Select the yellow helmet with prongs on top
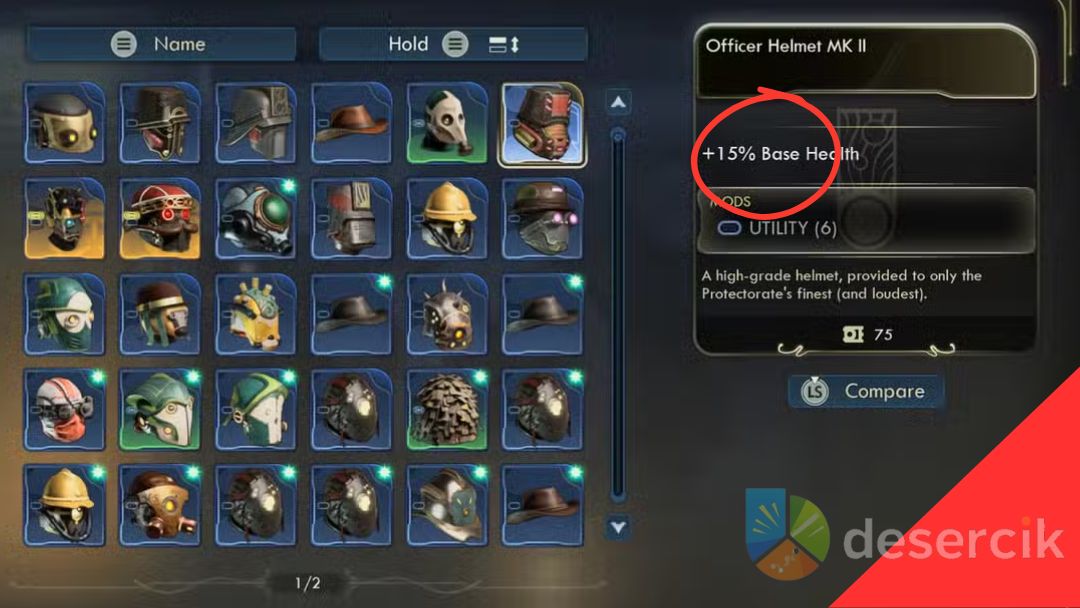This screenshot has height=608, width=1080. coord(256,313)
